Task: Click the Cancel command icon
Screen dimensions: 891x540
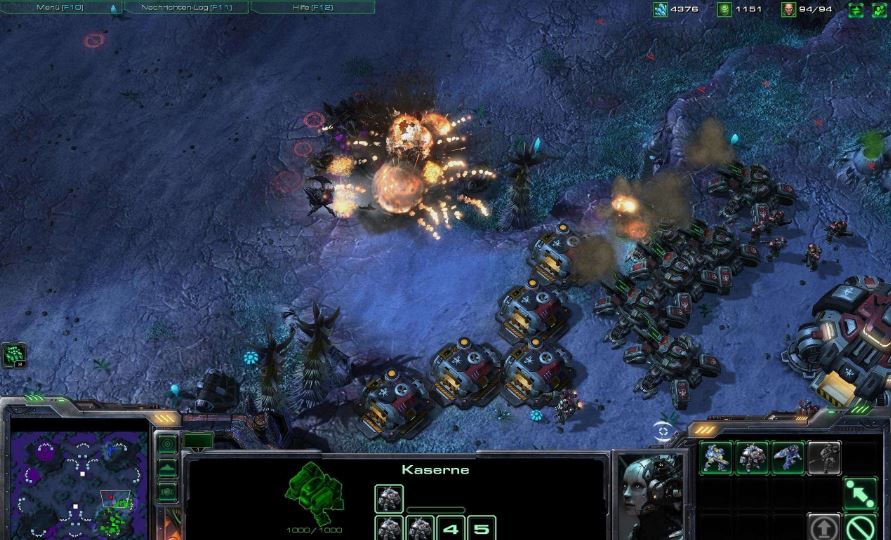Action: pos(860,527)
